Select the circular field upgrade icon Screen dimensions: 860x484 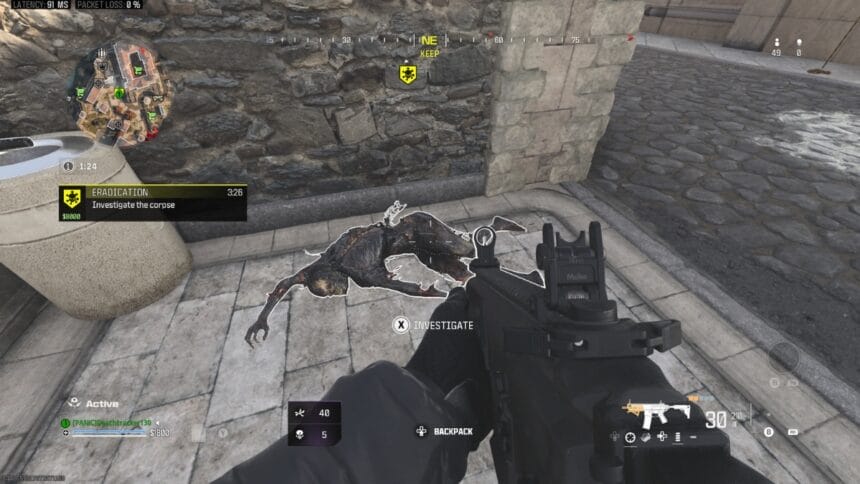coord(783,357)
